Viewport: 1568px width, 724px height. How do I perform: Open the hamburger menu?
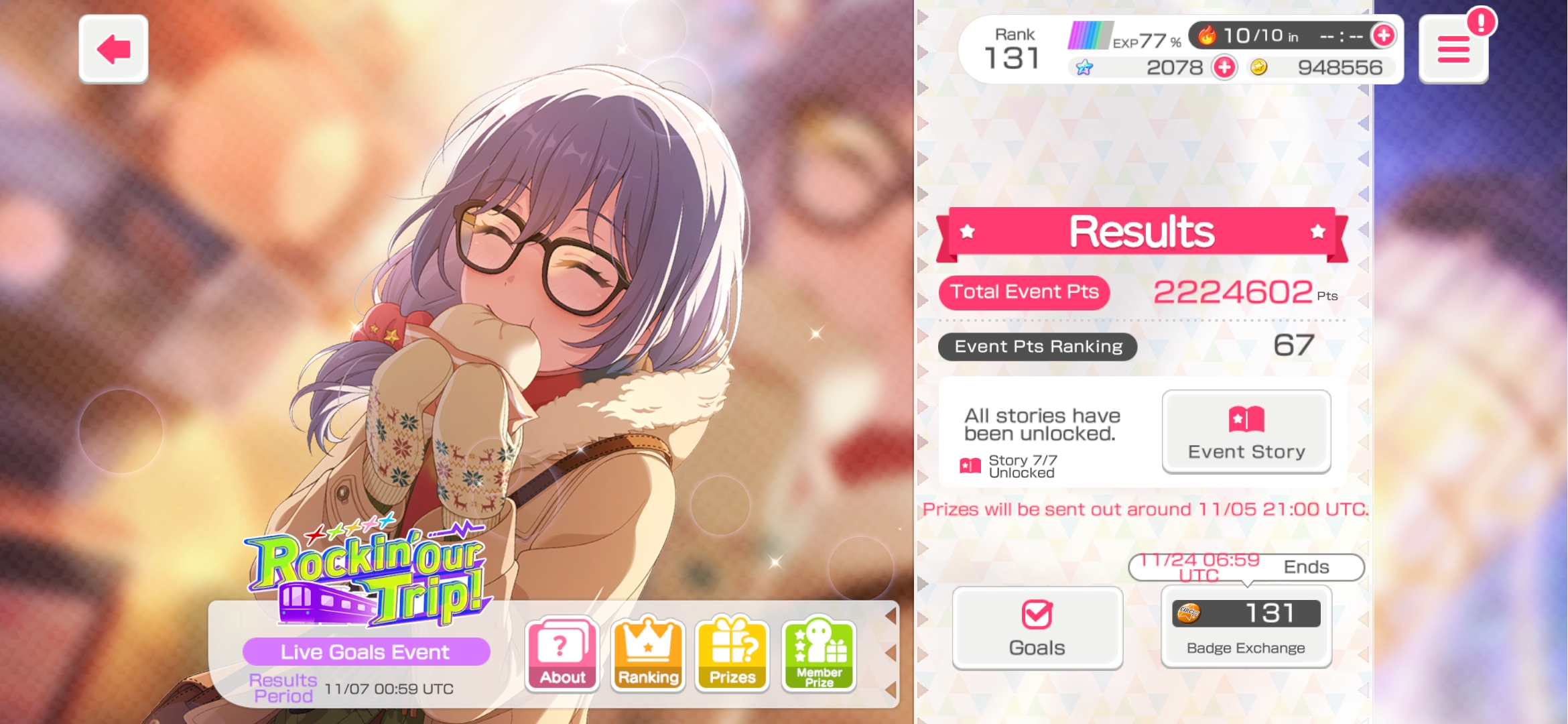click(1453, 50)
